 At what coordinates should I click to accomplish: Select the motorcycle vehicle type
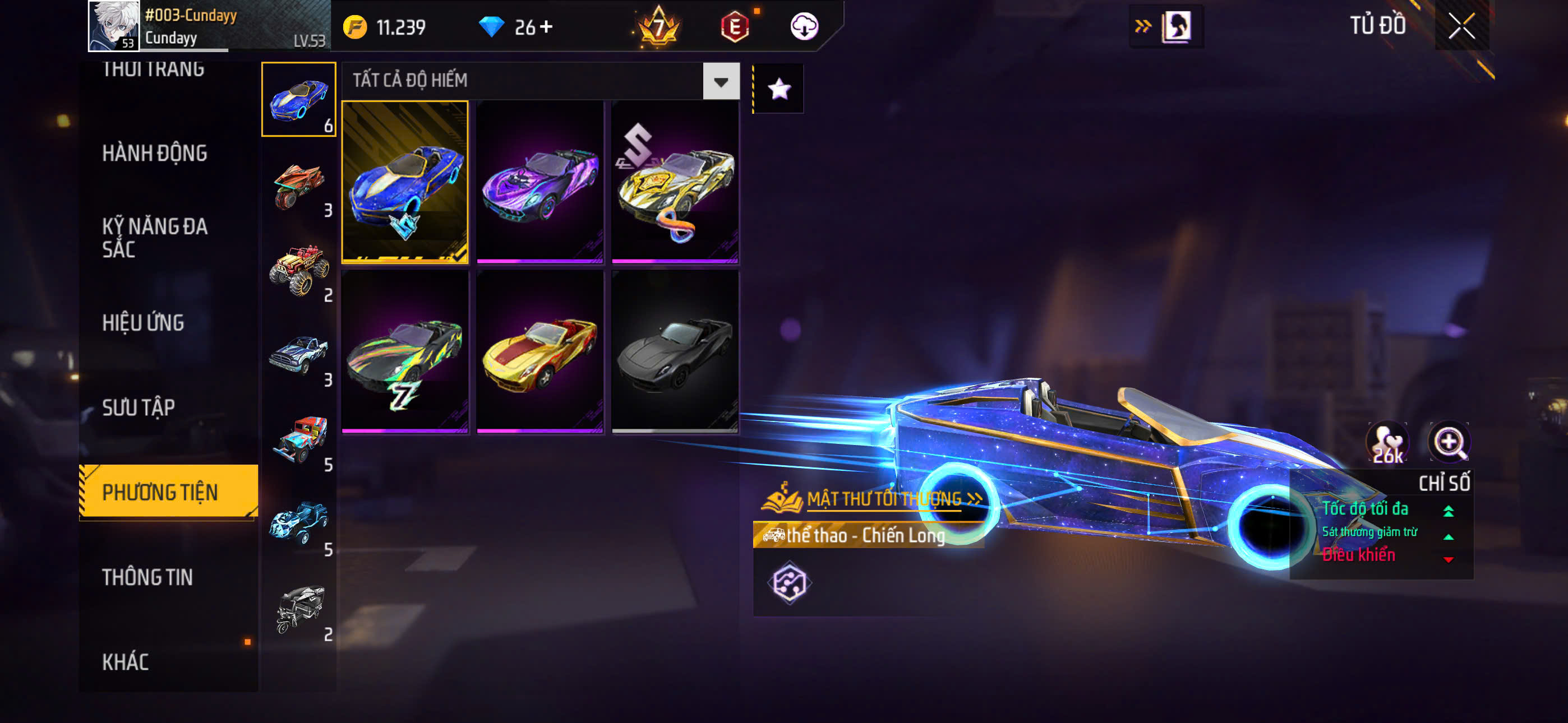pos(299,185)
